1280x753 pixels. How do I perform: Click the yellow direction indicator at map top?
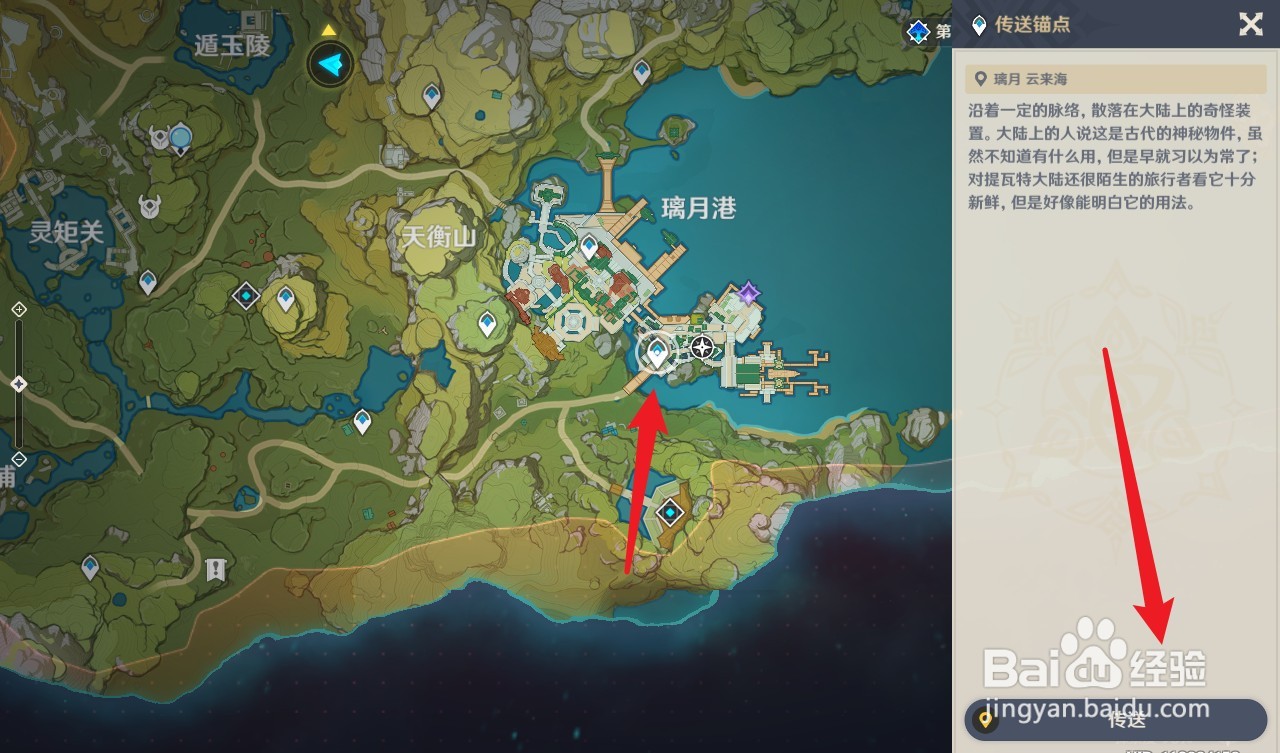[x=330, y=30]
